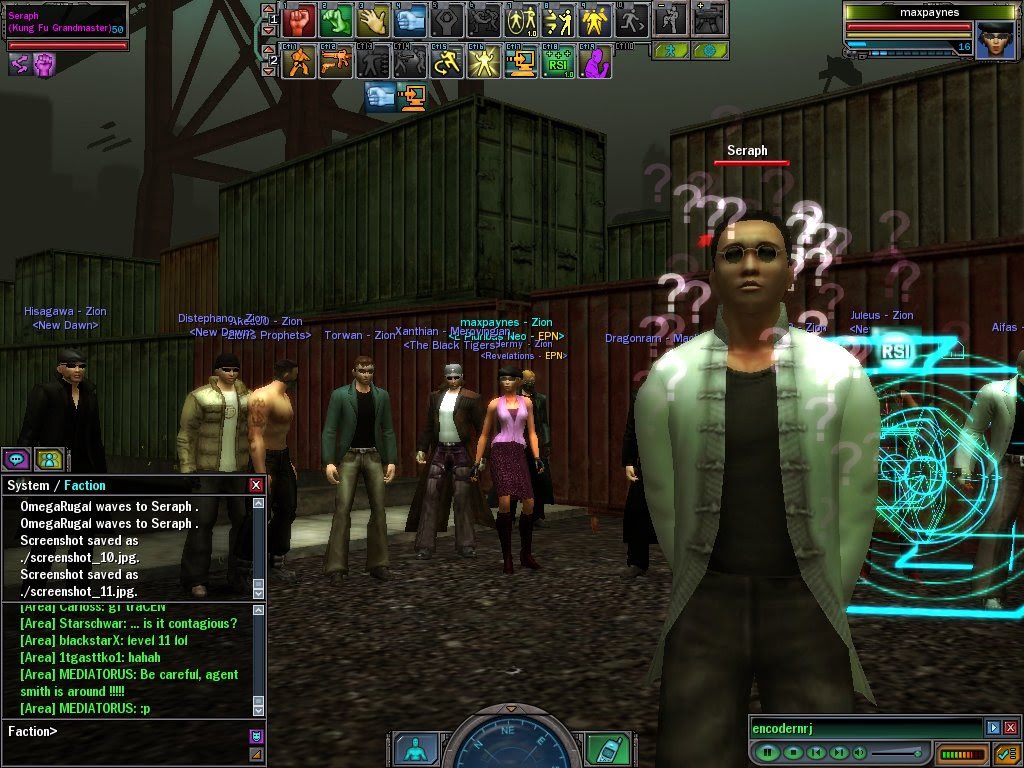Stop the music player playback
Image resolution: width=1024 pixels, height=768 pixels.
(792, 752)
